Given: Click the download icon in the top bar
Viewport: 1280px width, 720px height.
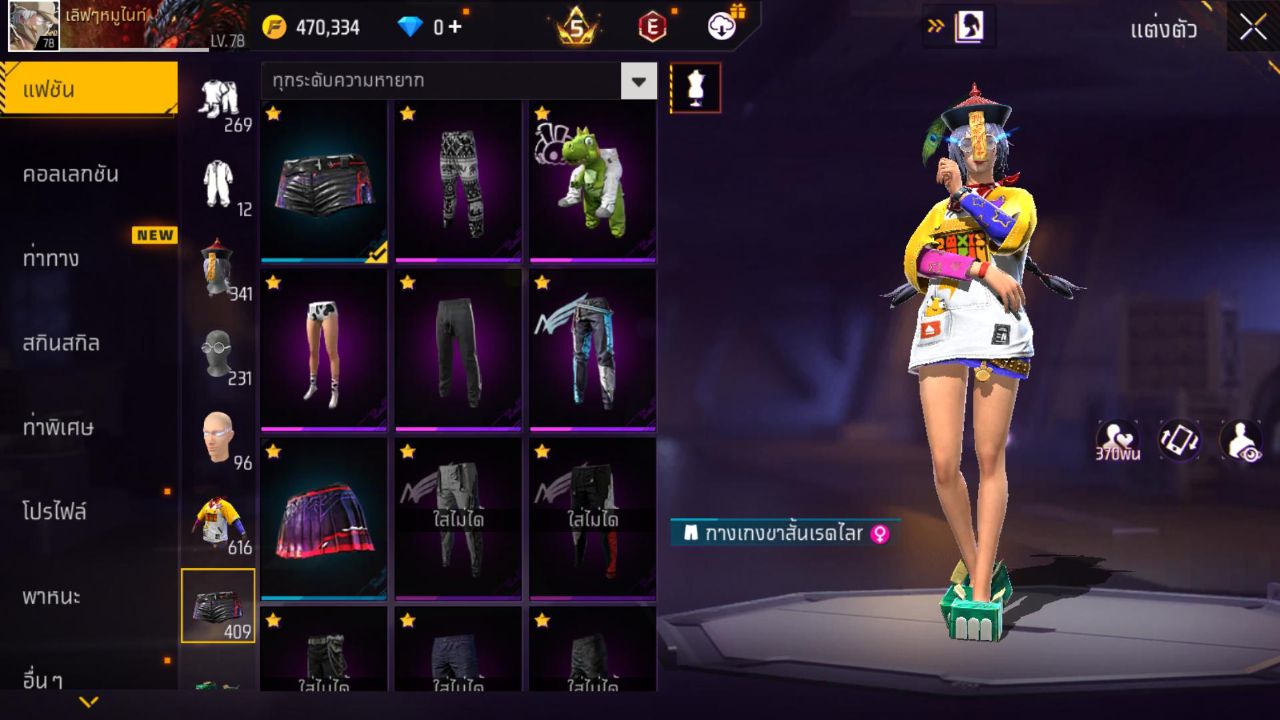Looking at the screenshot, I should pos(722,27).
